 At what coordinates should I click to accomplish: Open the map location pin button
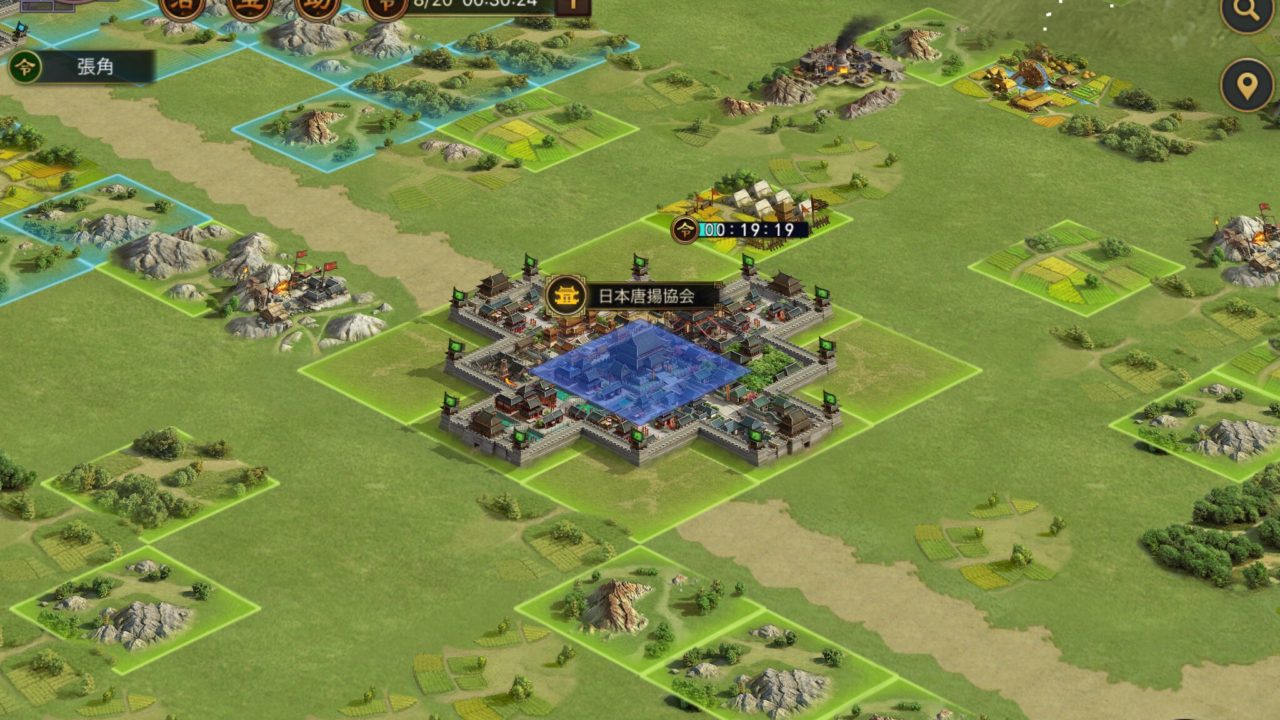click(1247, 85)
